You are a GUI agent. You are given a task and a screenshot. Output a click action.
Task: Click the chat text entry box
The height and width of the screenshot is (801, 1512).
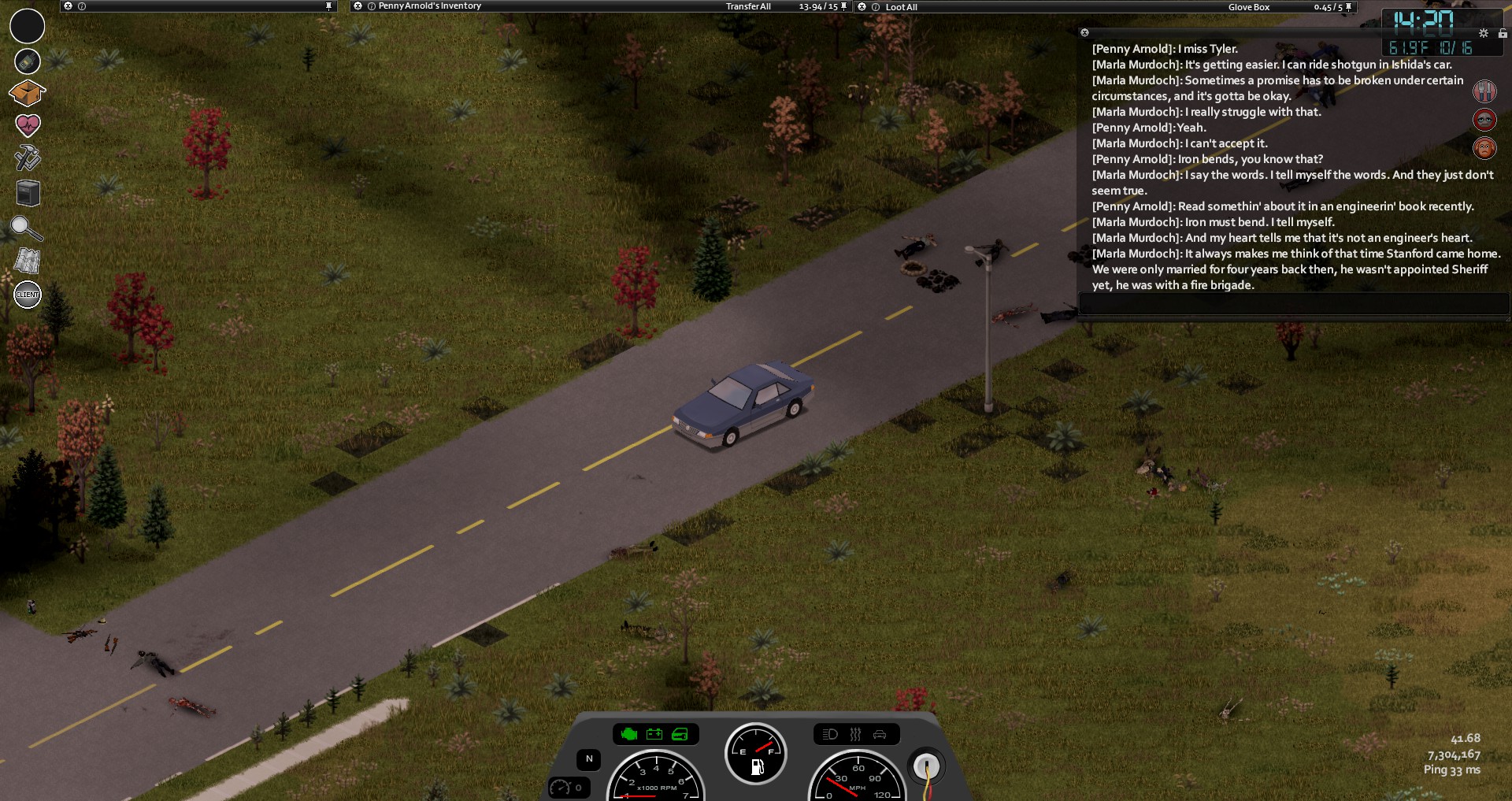[x=1291, y=304]
